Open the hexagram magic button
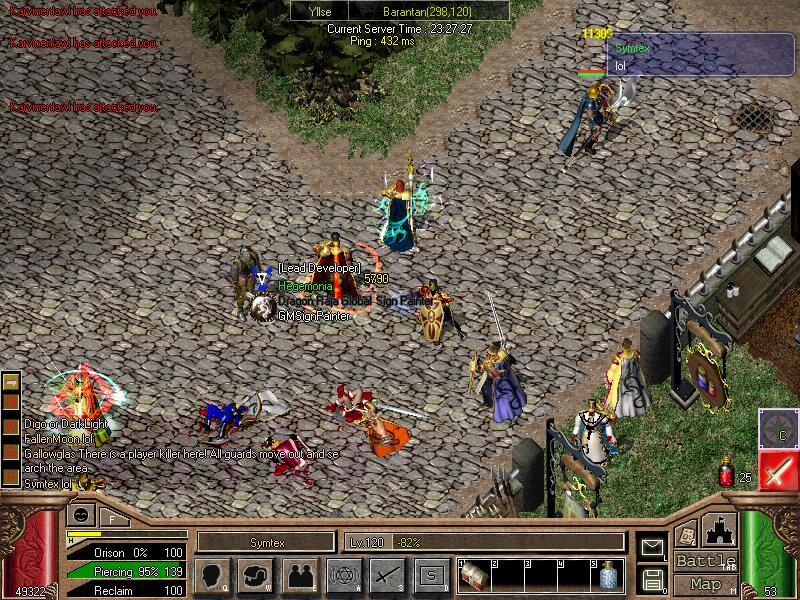The width and height of the screenshot is (800, 600). click(342, 575)
